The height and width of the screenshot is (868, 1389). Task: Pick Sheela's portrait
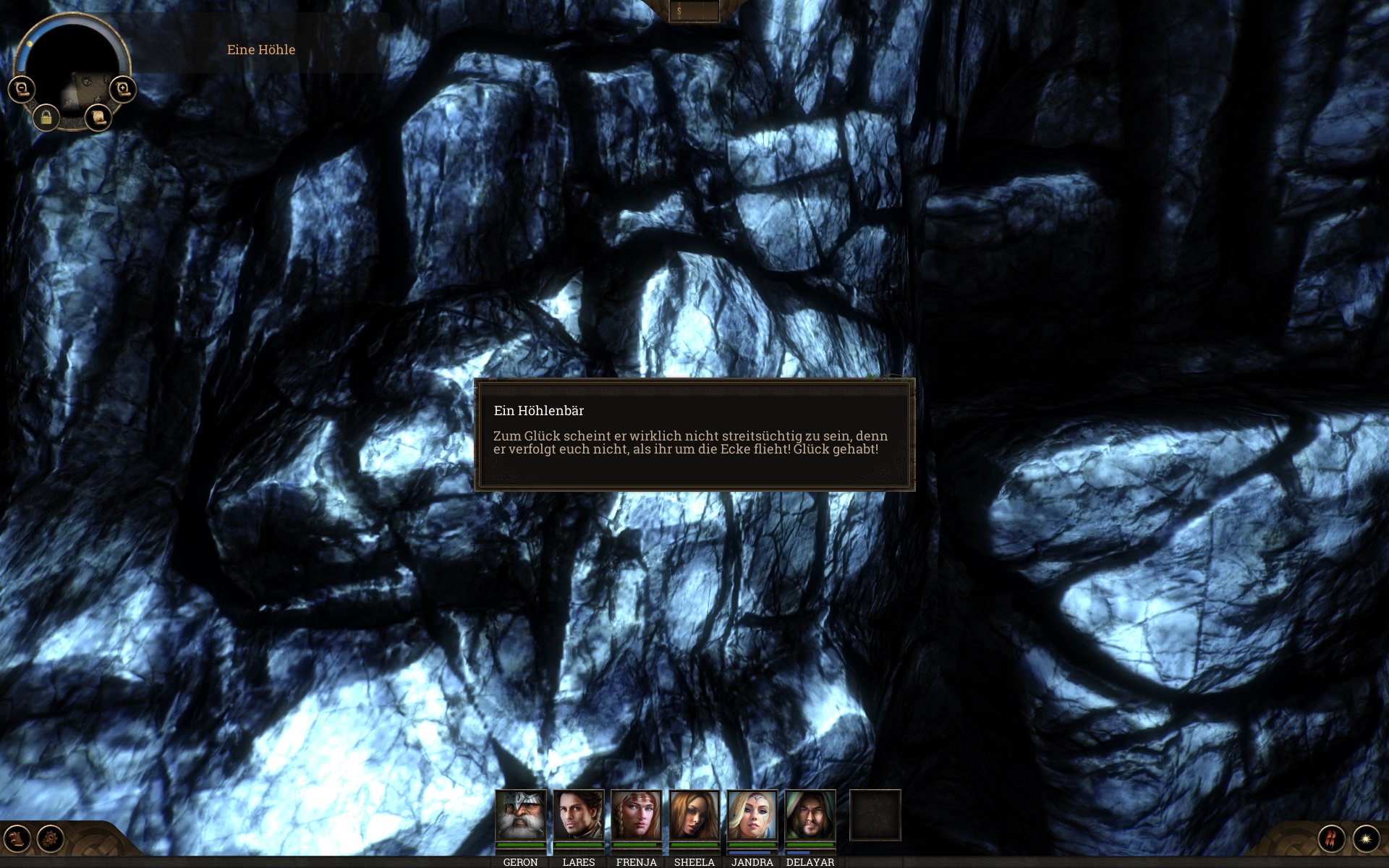pyautogui.click(x=694, y=816)
